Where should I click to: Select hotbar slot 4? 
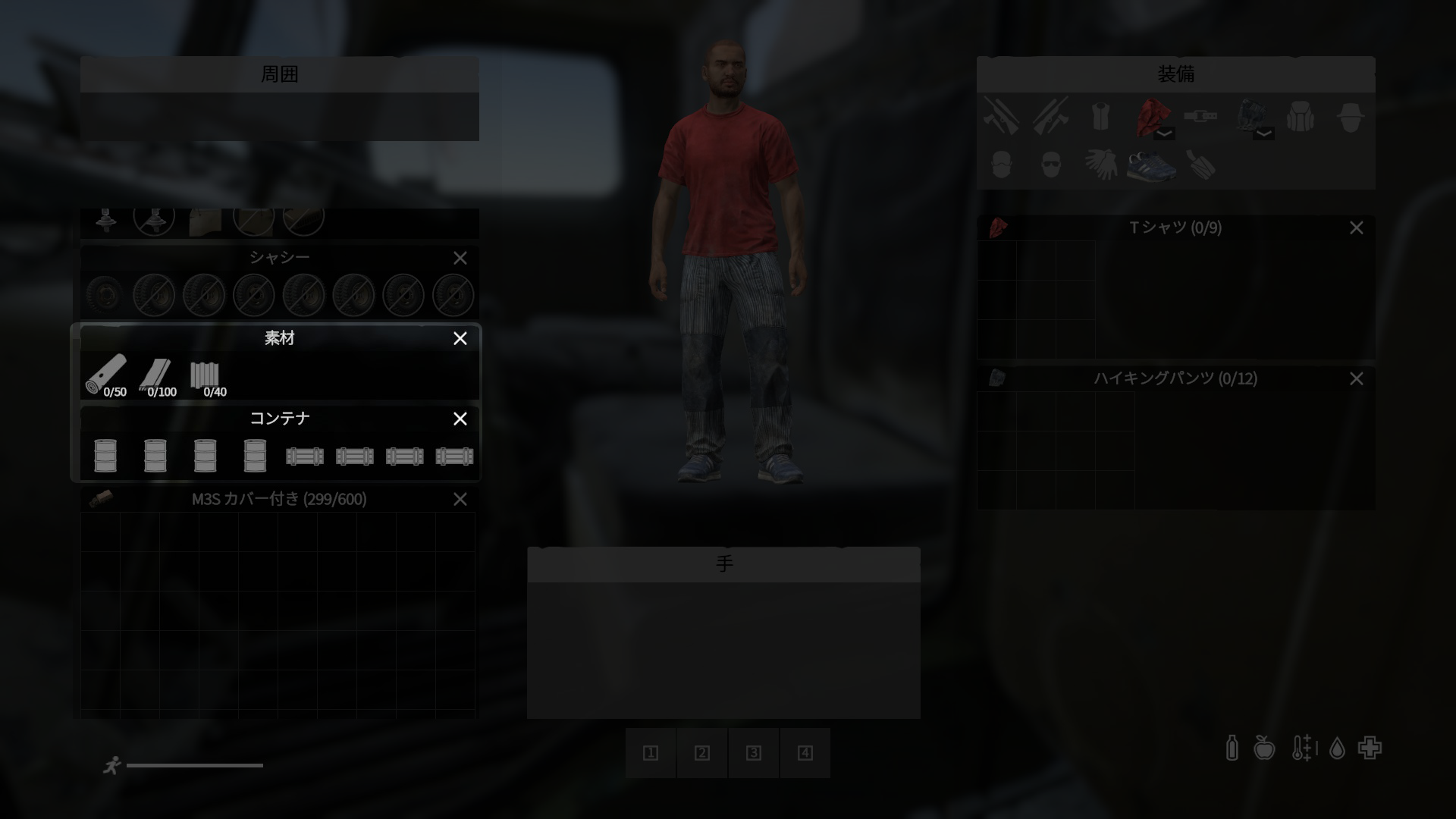click(x=805, y=753)
